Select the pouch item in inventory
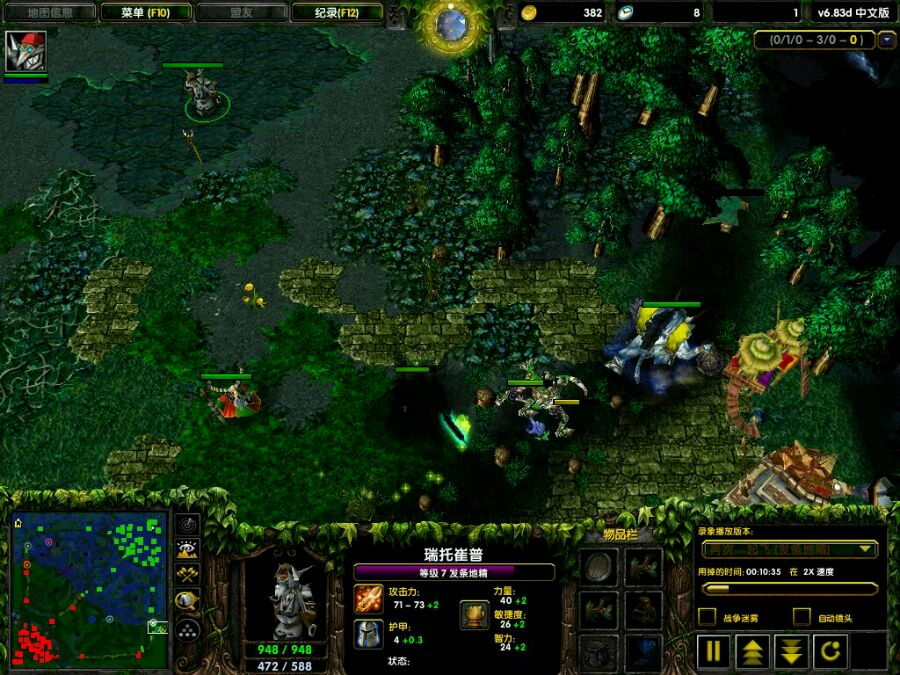Viewport: 900px width, 675px height. 644,609
